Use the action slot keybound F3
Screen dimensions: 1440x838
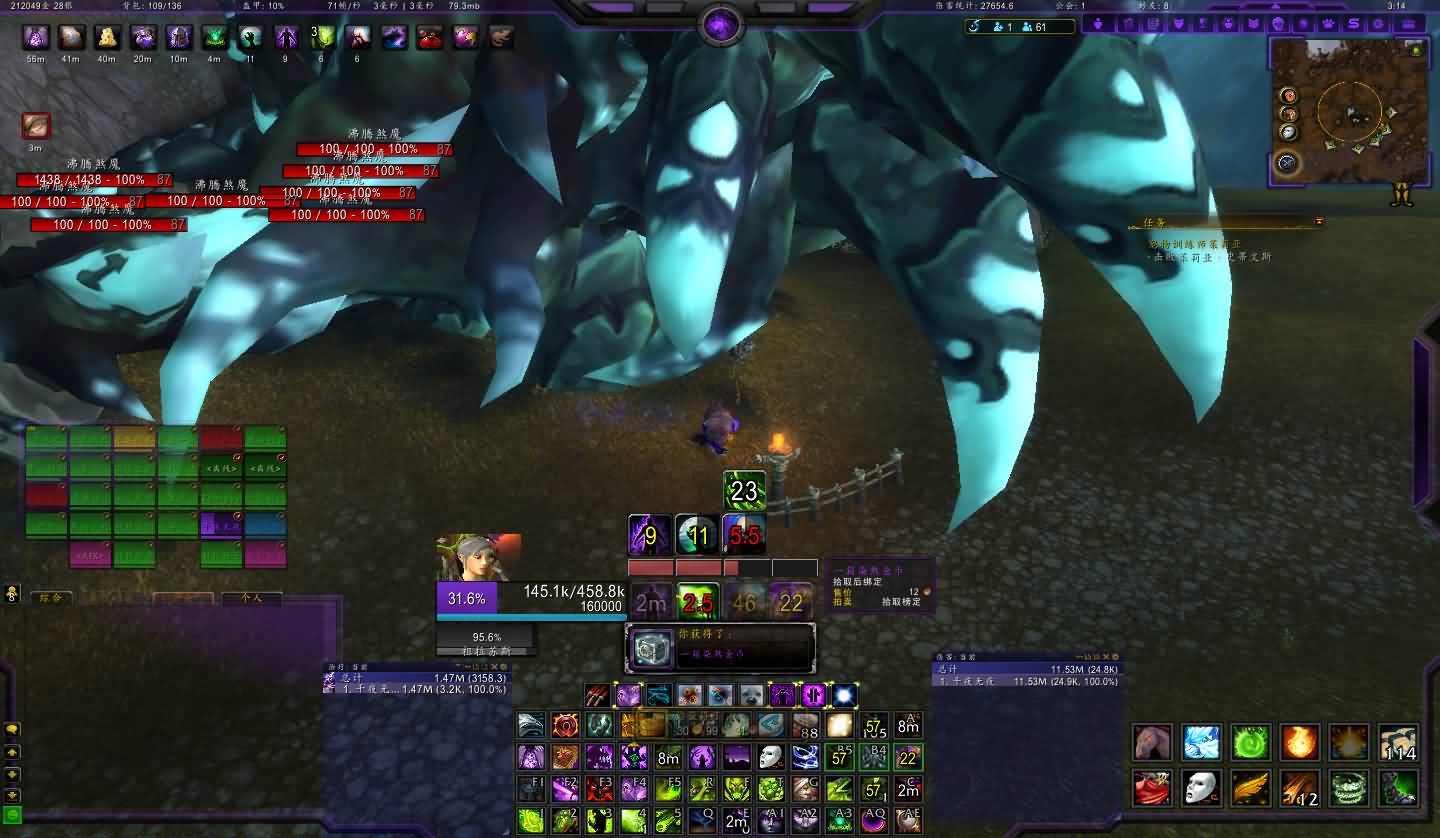[600, 789]
